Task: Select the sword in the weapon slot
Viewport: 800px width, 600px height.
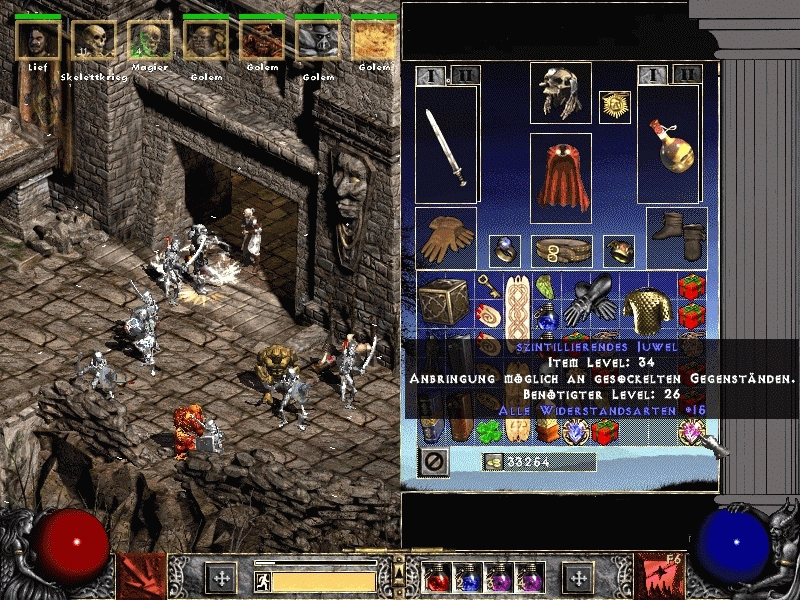Action: click(445, 146)
